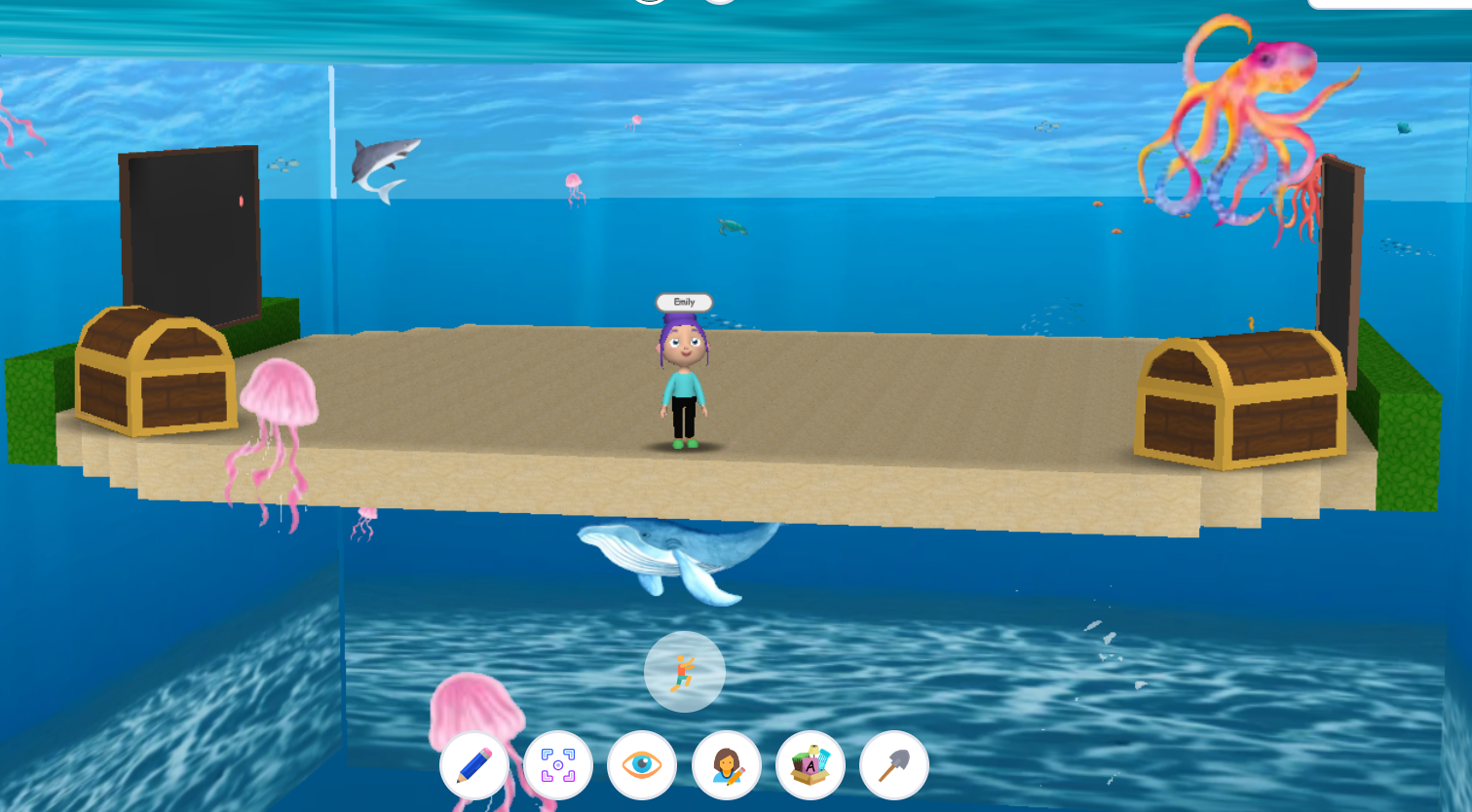Open the fullscreen framing tool
1472x812 pixels.
click(558, 766)
